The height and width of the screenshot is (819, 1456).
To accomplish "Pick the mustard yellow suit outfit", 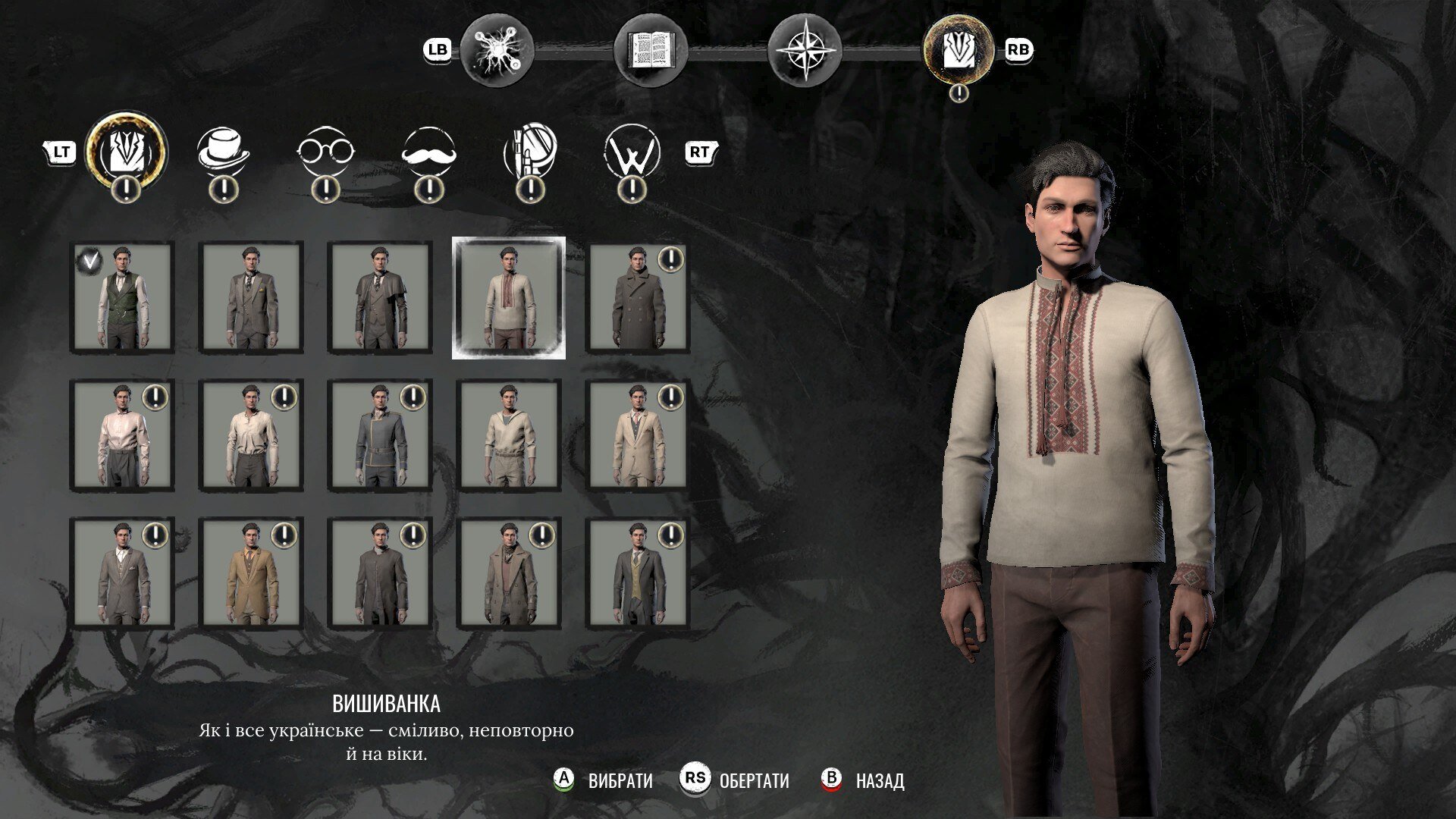I will (x=251, y=574).
